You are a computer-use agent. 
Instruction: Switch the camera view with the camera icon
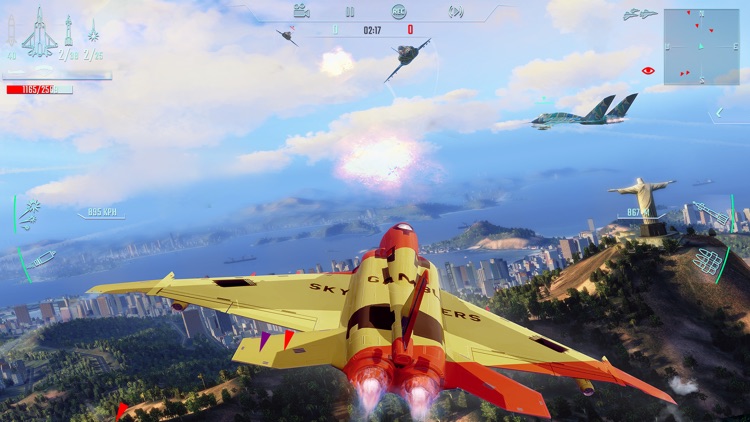click(x=301, y=12)
